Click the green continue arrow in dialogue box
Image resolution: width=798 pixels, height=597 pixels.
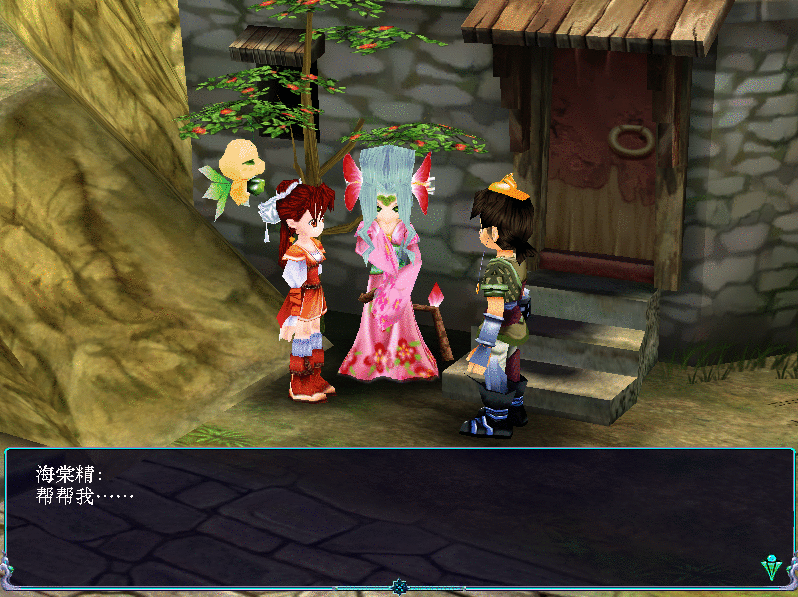pyautogui.click(x=771, y=568)
